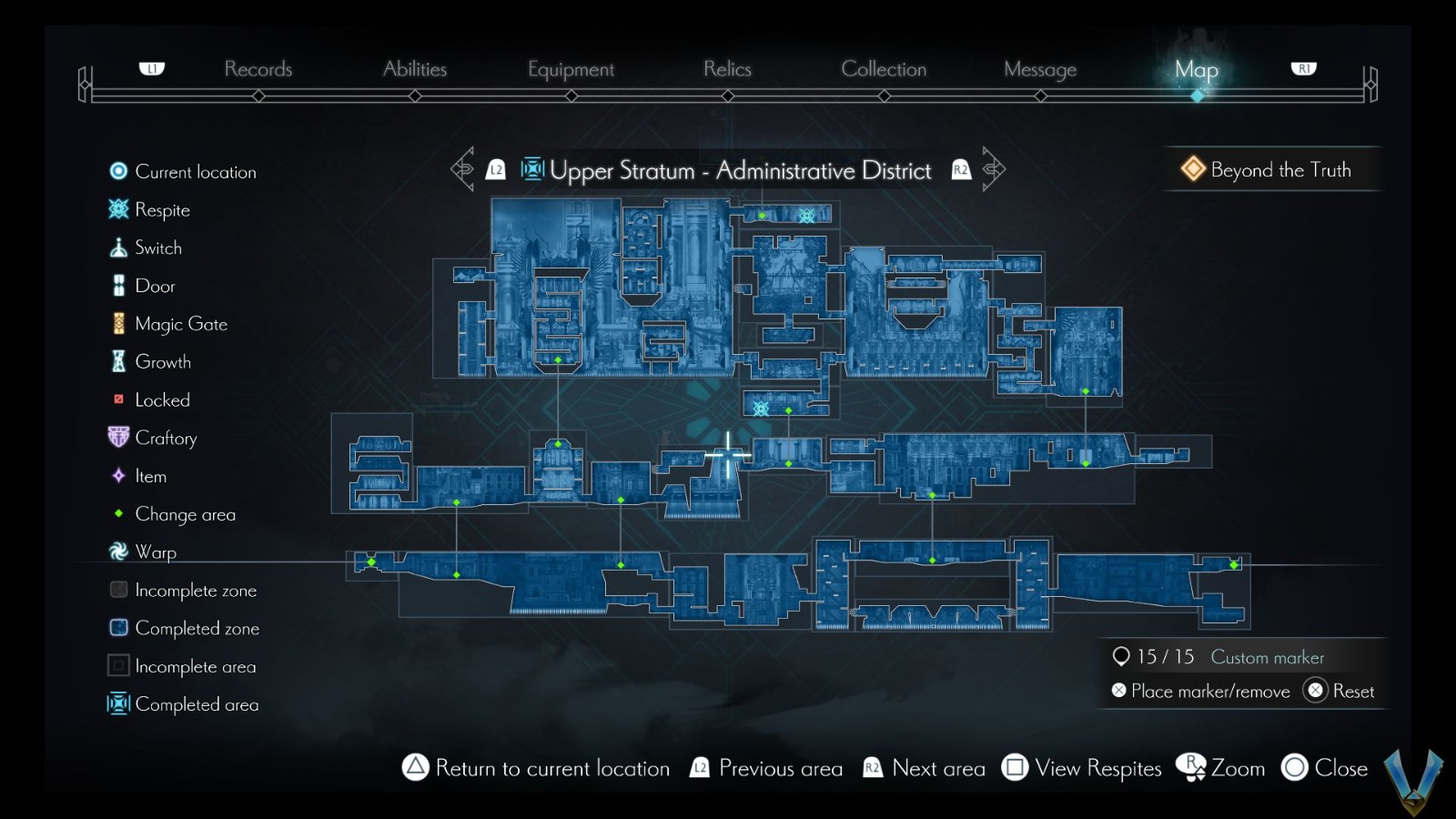Click the Beyond the Truth objective banner
This screenshot has width=1456, height=819.
pos(1272,169)
